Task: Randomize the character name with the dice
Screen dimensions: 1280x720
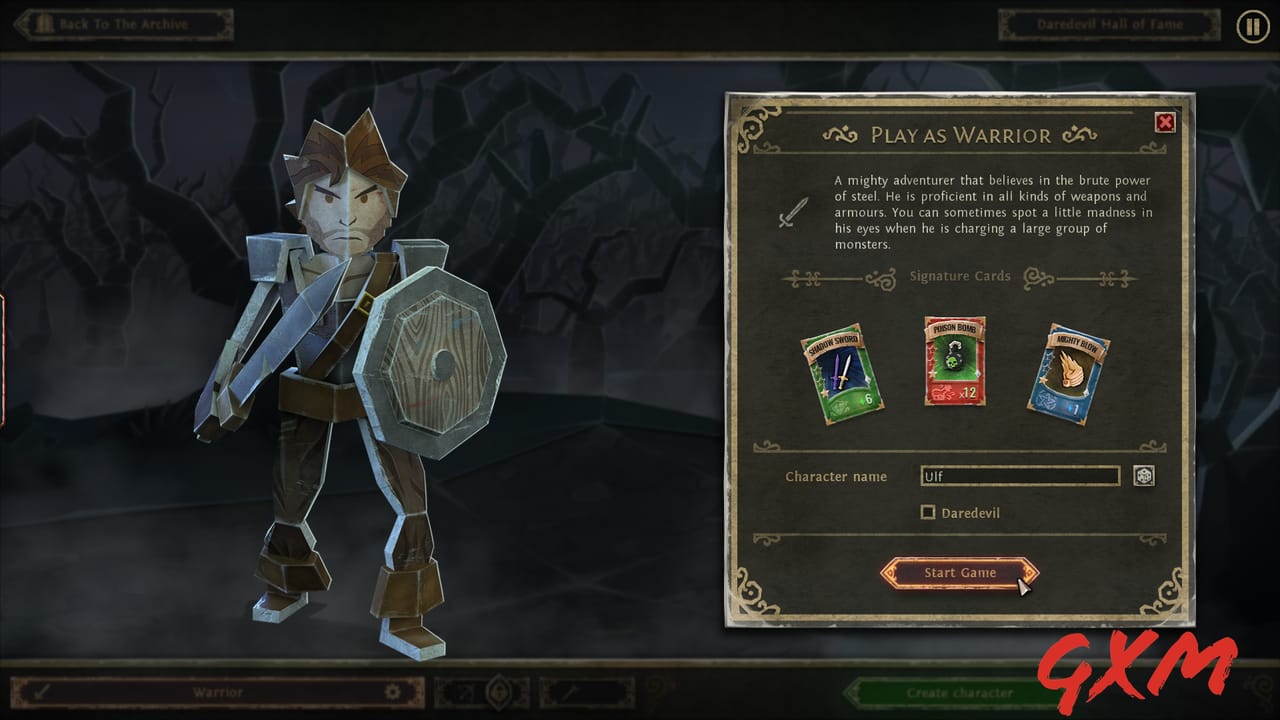Action: click(x=1144, y=476)
